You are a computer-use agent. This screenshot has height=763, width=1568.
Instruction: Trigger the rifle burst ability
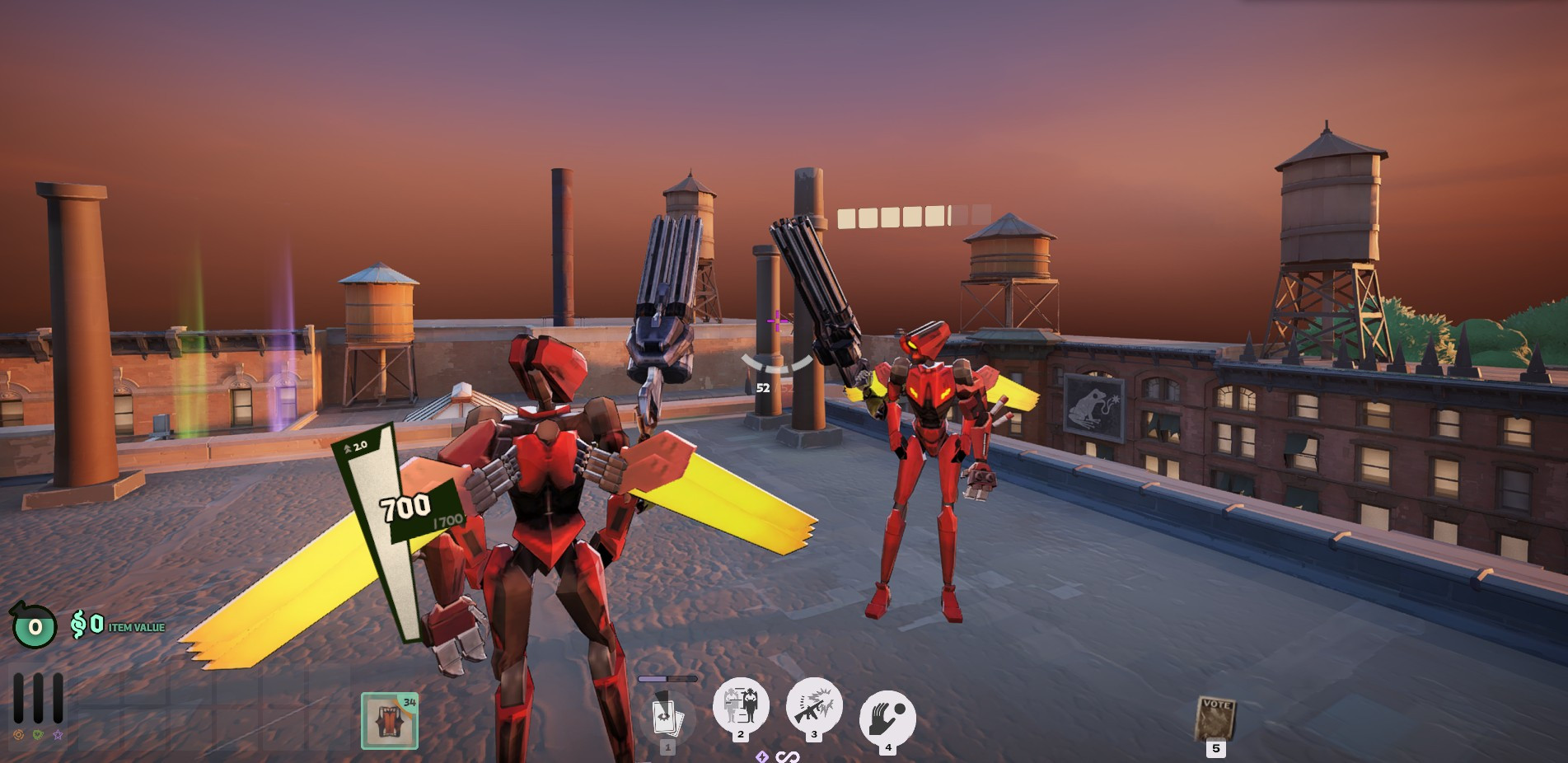tap(814, 704)
